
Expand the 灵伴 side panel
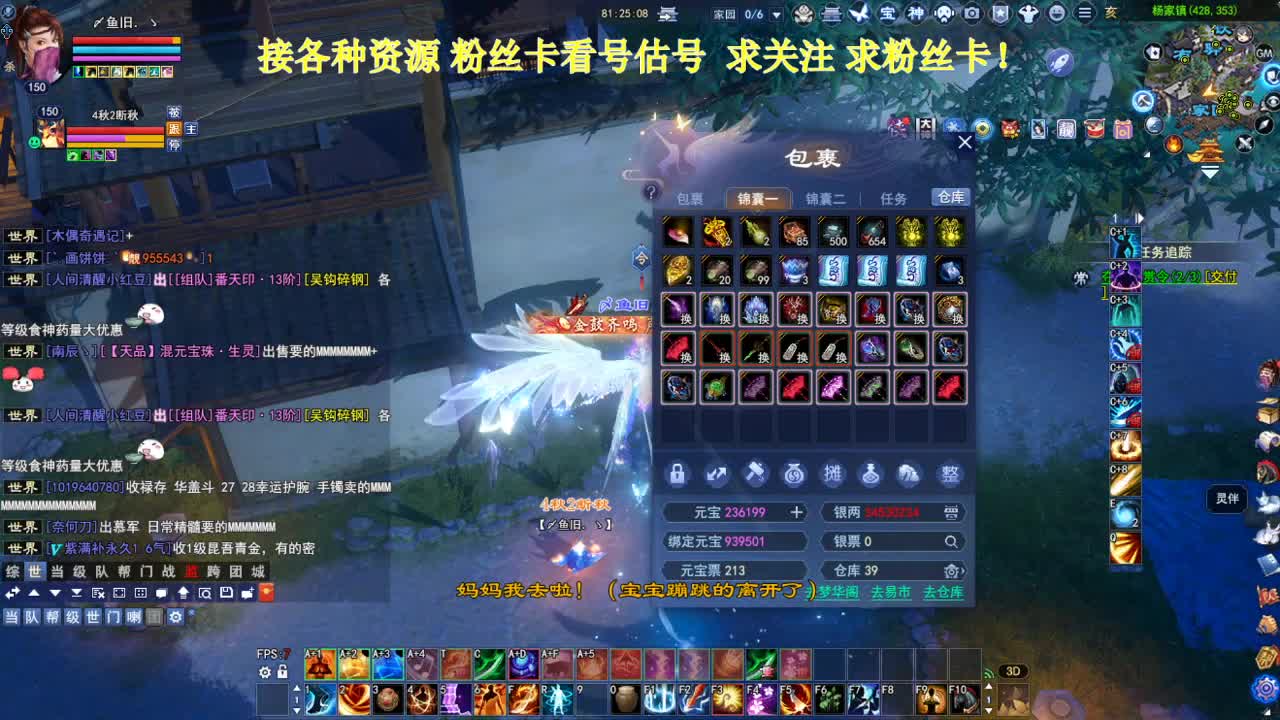1226,499
